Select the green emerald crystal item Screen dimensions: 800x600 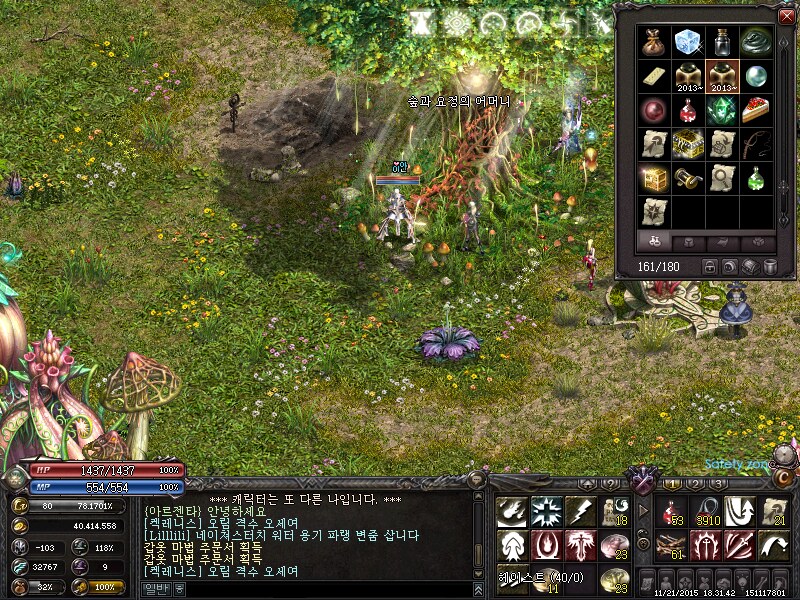722,110
